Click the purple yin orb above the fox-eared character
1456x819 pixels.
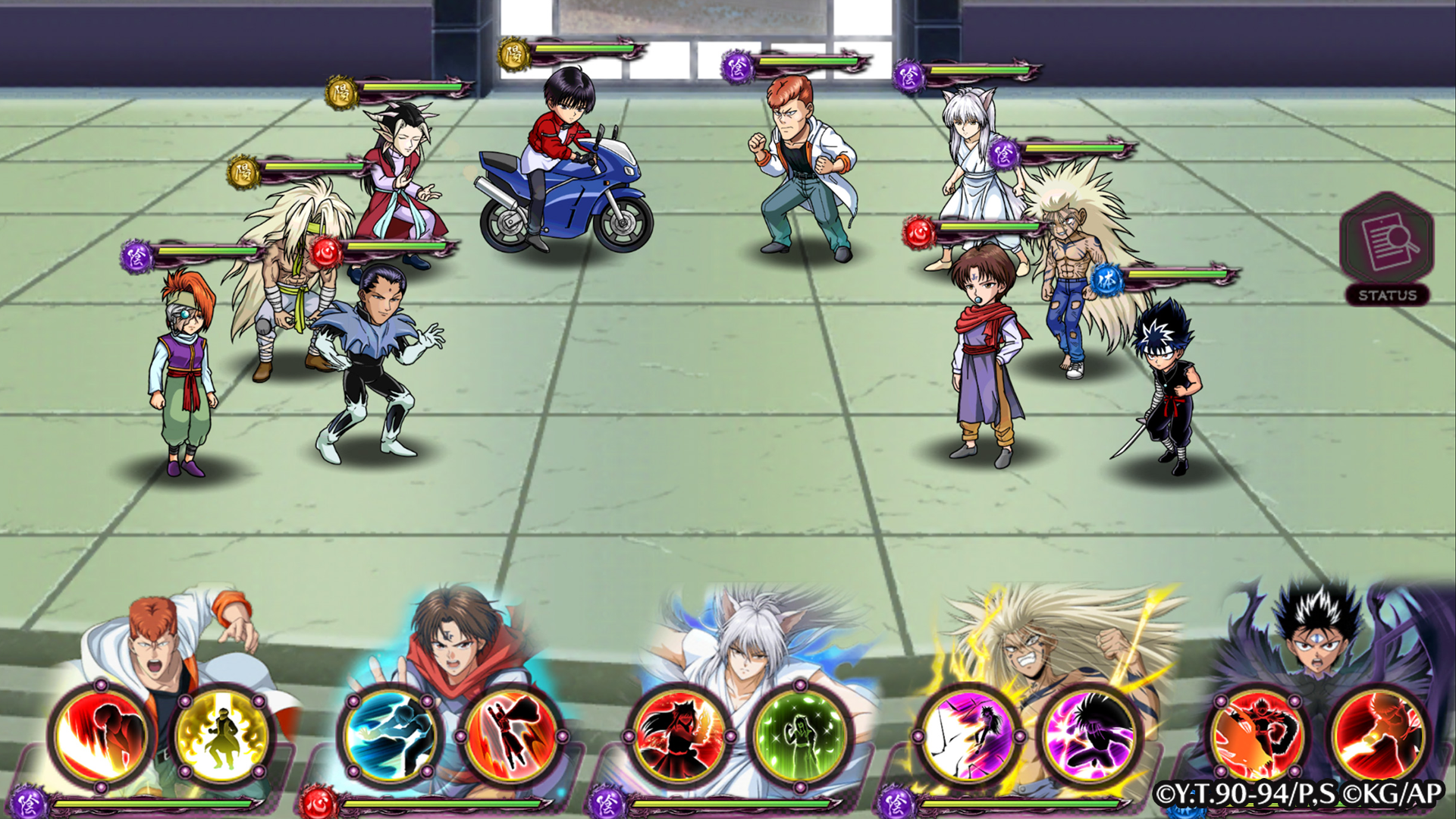point(907,78)
